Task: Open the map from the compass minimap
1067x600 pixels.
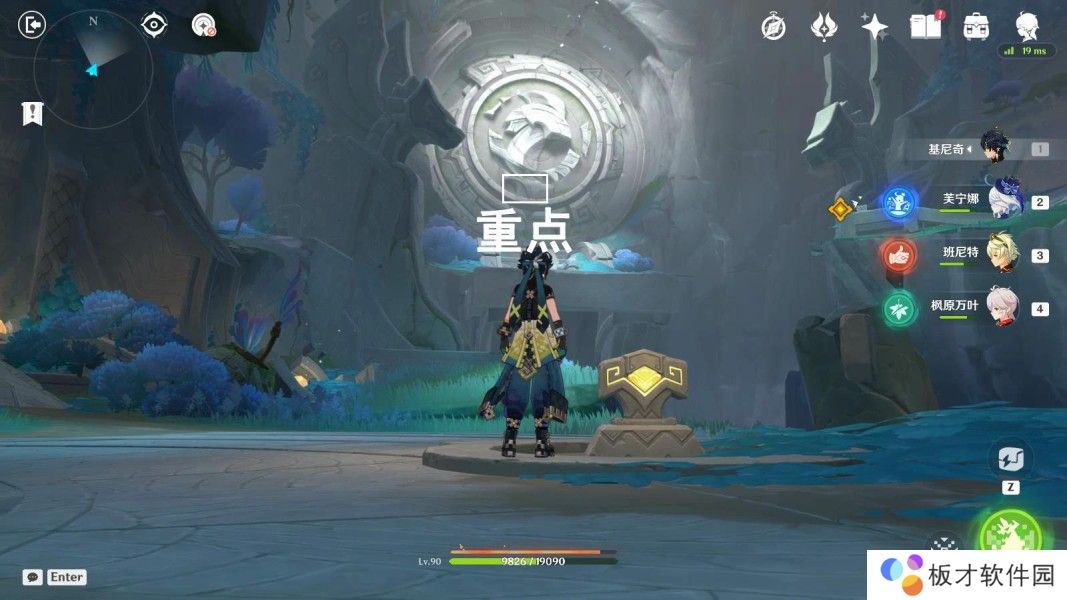Action: [x=93, y=68]
